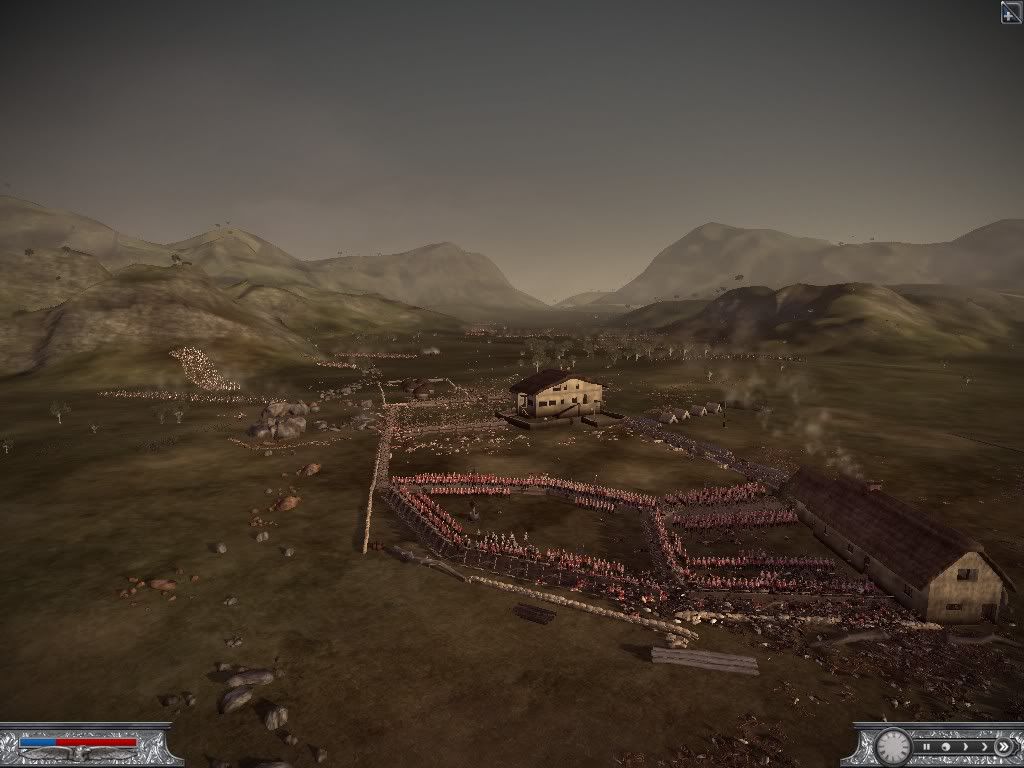The height and width of the screenshot is (768, 1024).
Task: Click the battle timer clock dial
Action: point(892,746)
